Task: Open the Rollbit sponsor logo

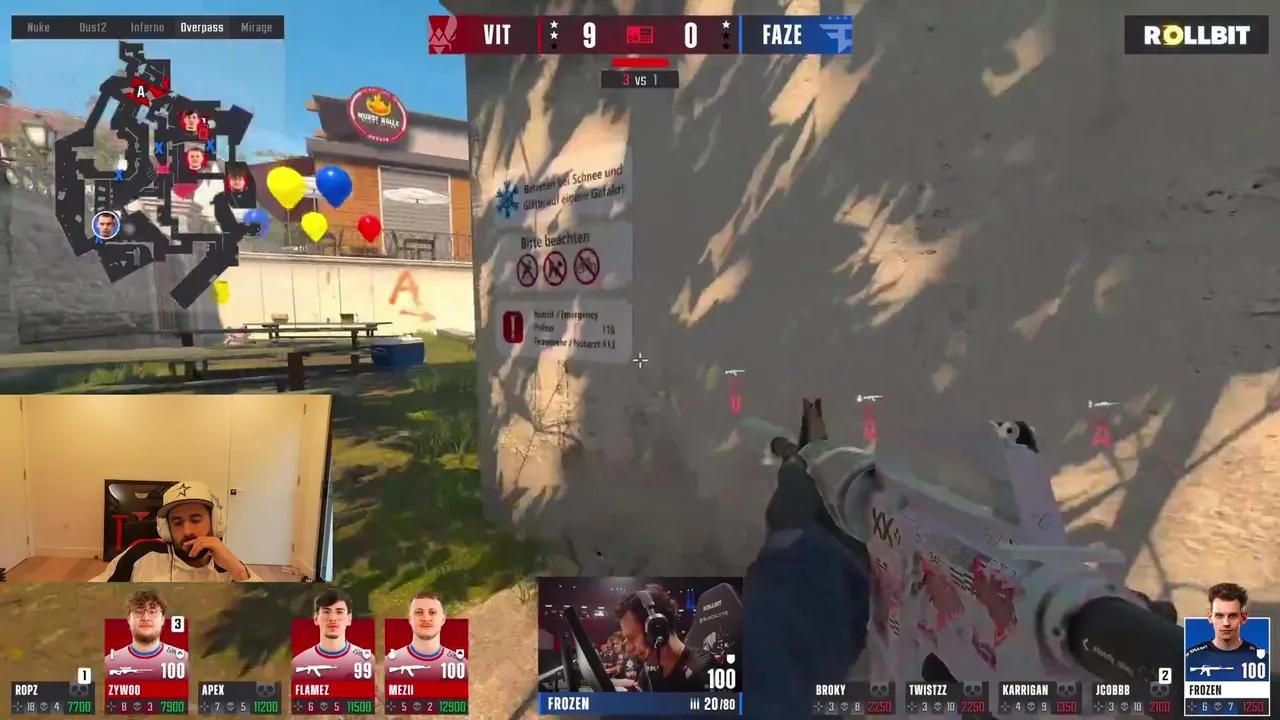Action: point(1196,35)
